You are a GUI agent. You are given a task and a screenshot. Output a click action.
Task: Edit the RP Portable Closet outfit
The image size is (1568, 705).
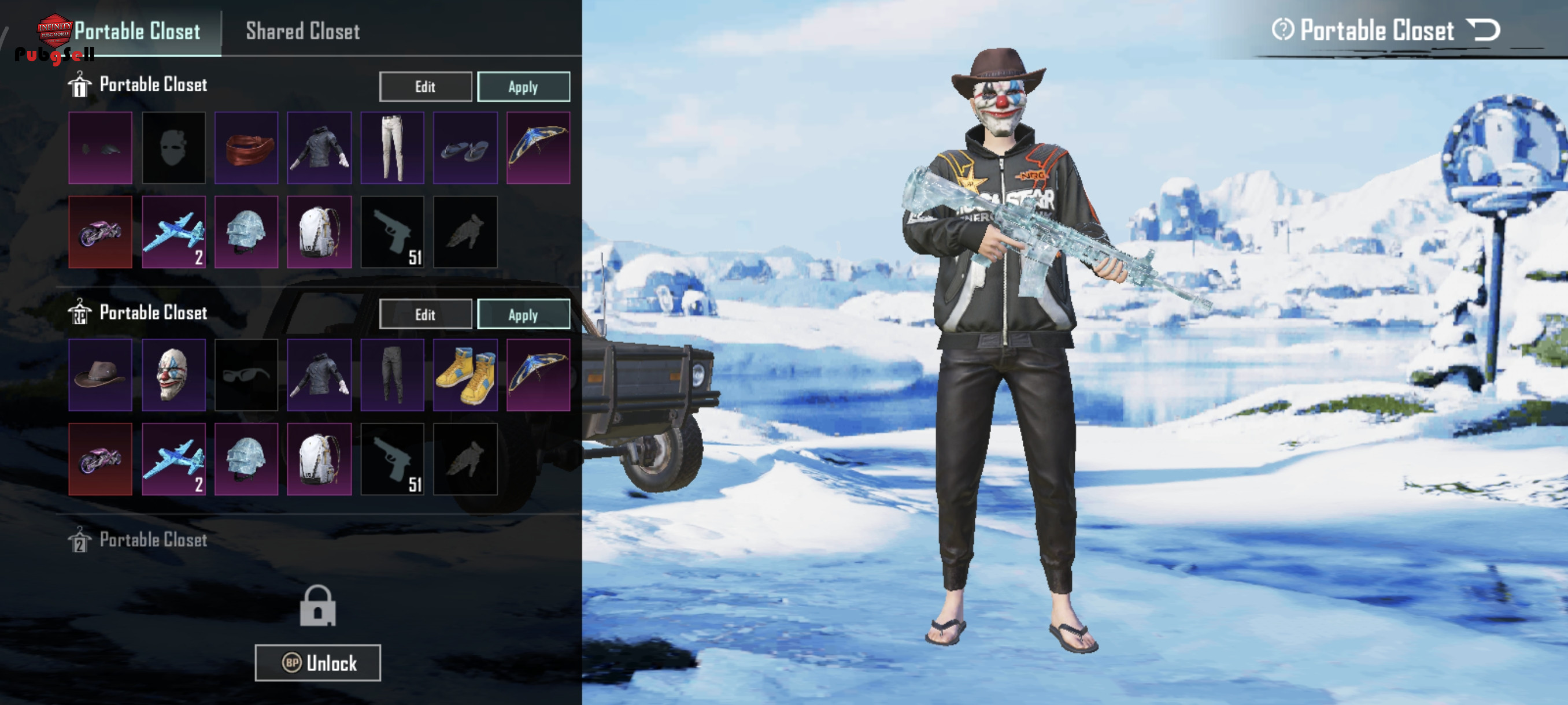[425, 314]
